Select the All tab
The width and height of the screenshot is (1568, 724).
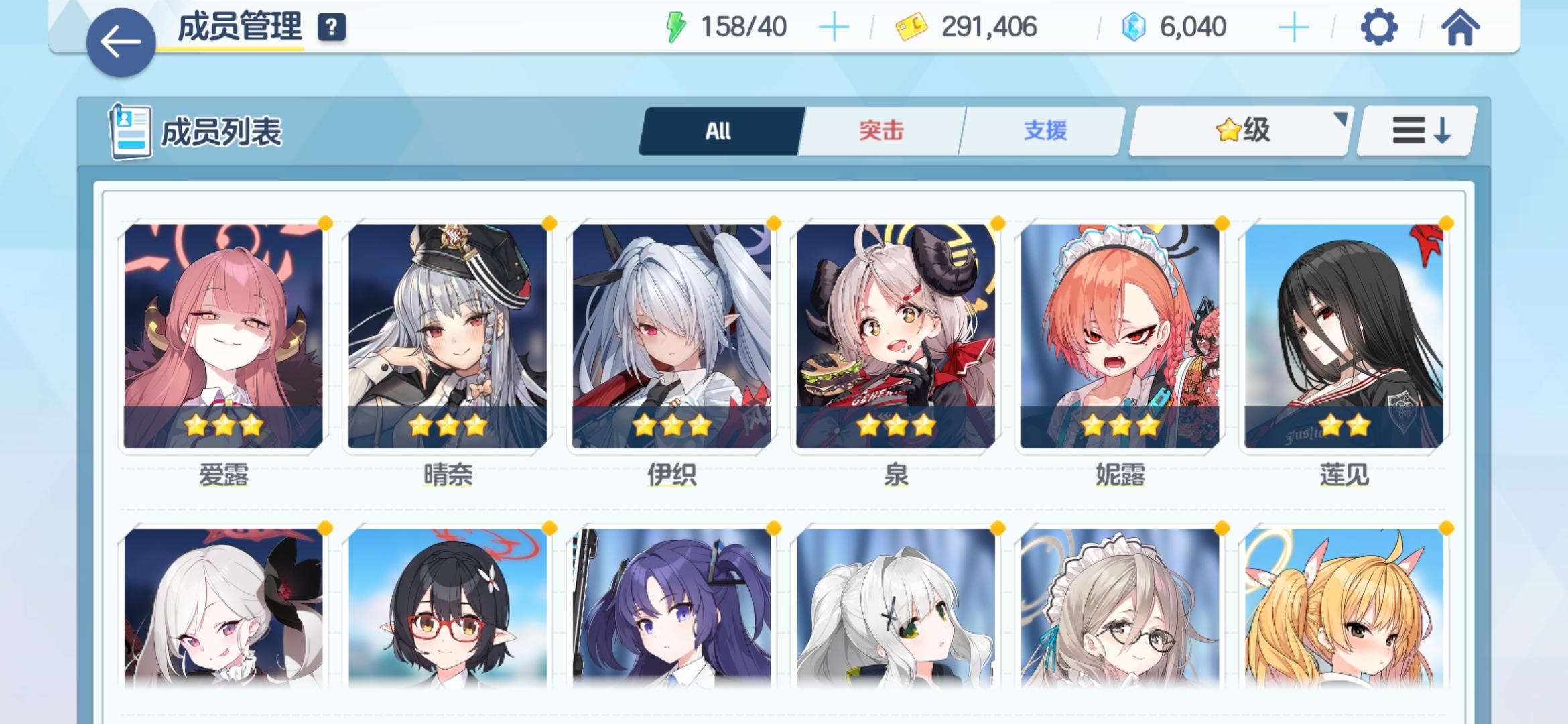(720, 131)
